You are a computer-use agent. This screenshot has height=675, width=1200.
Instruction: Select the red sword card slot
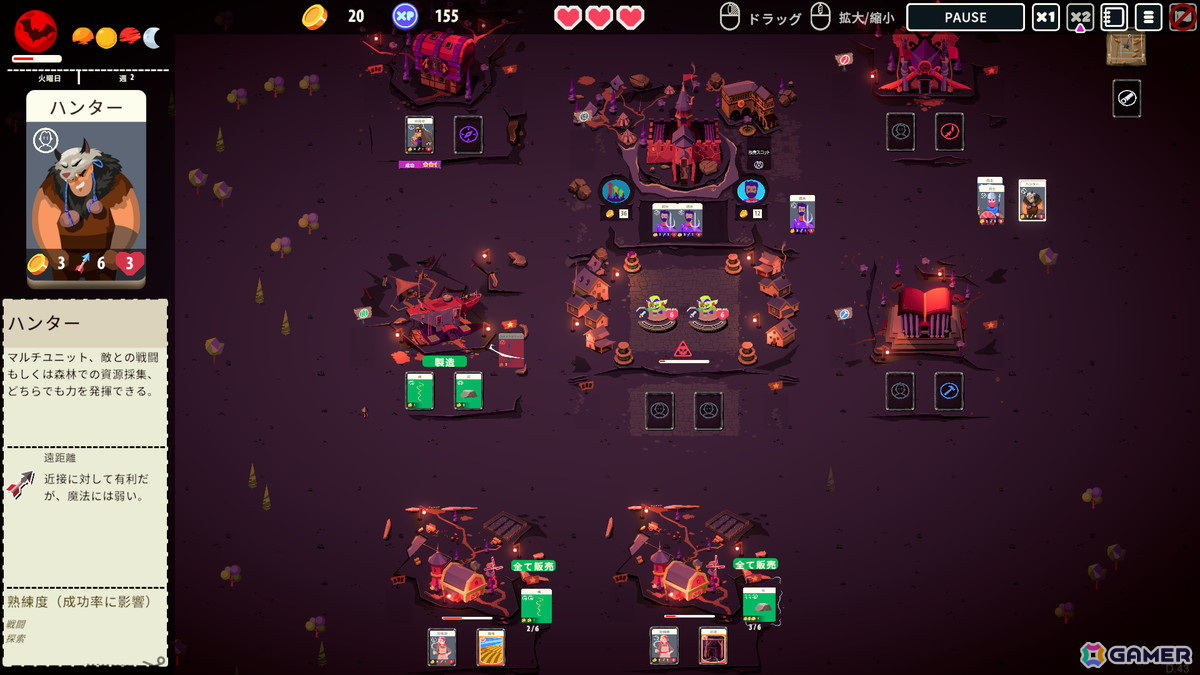(x=949, y=131)
